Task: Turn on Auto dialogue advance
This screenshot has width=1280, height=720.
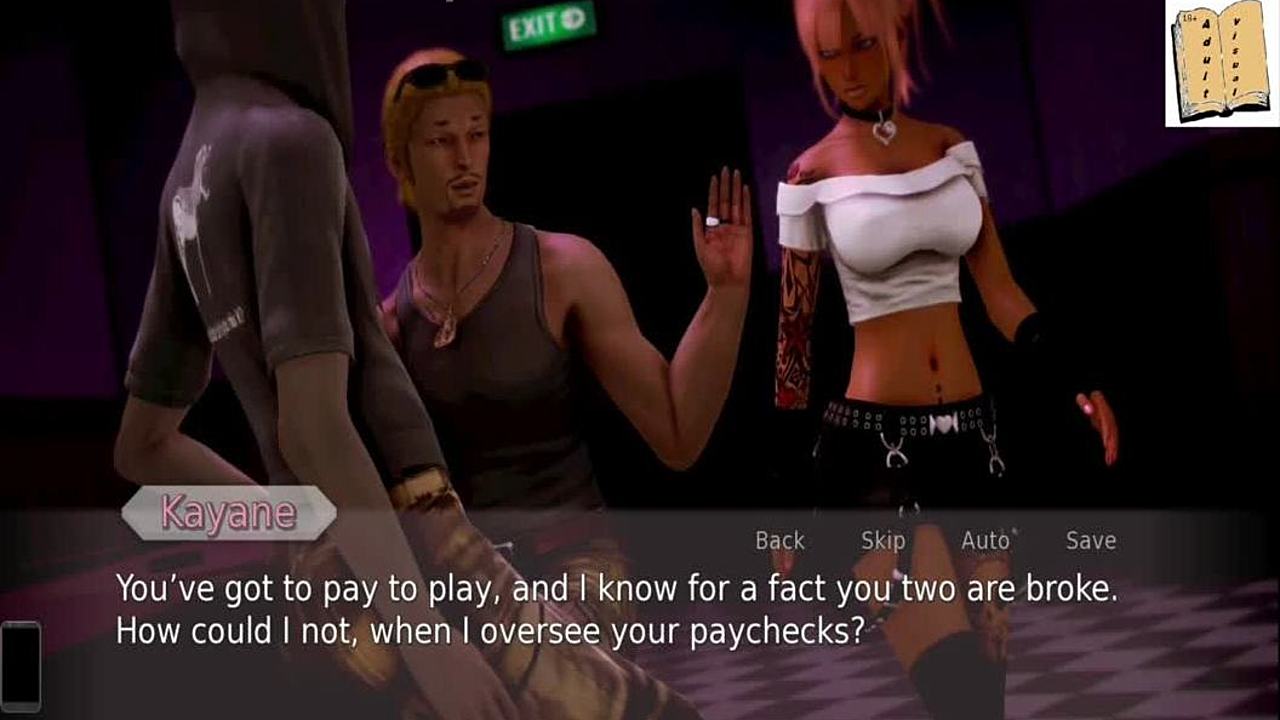Action: (x=985, y=541)
